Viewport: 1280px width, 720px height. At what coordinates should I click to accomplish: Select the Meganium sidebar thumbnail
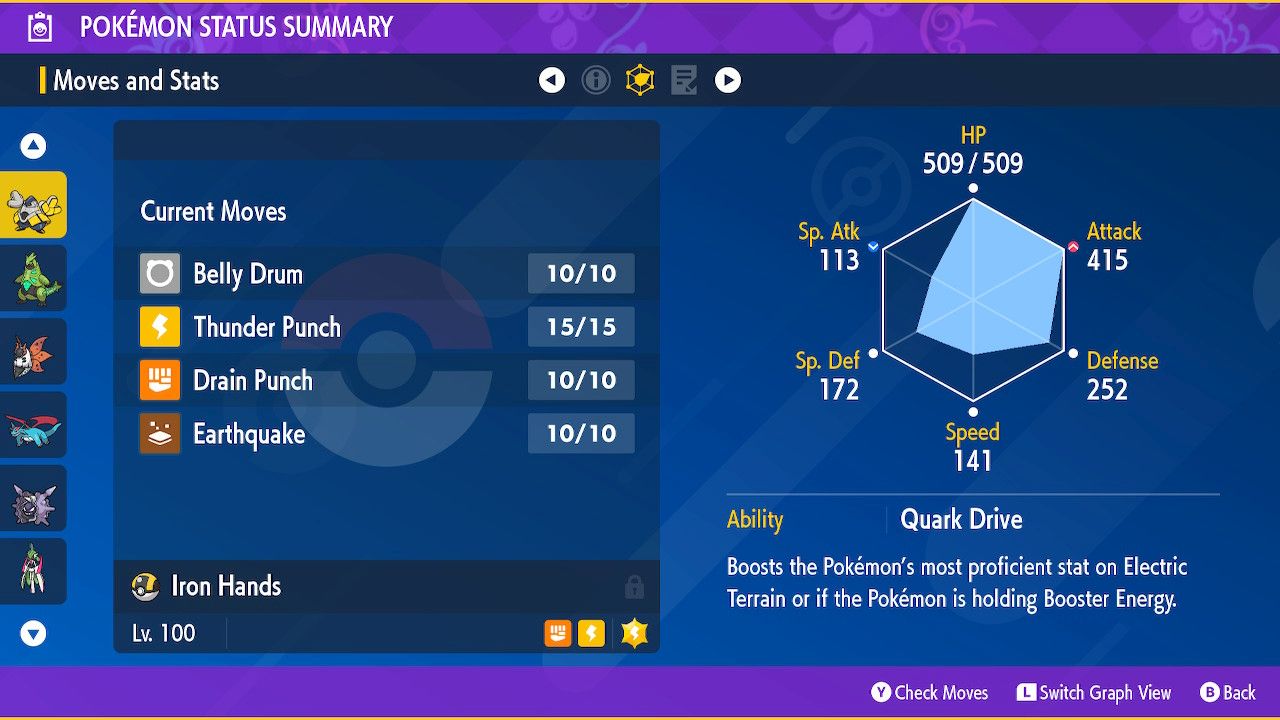click(x=33, y=277)
